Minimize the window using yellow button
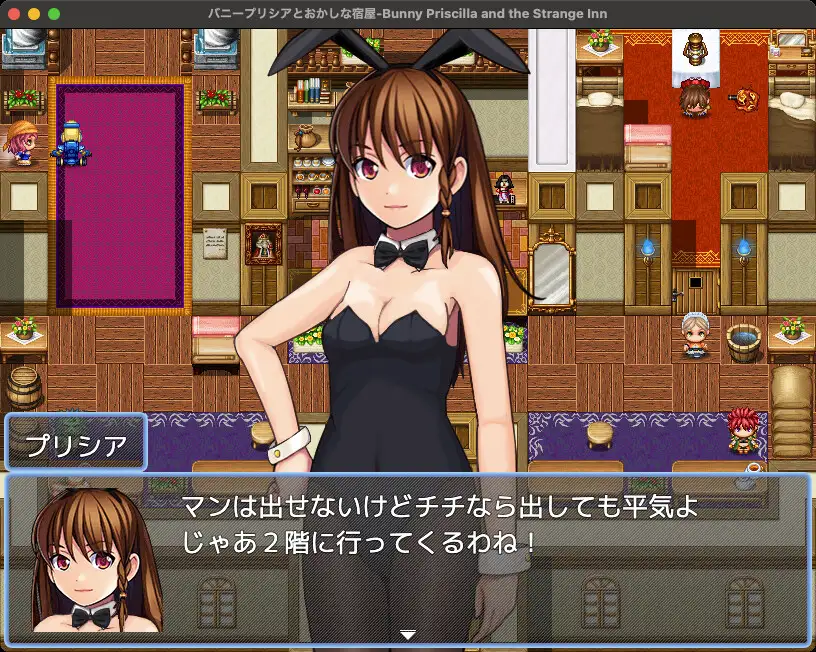The width and height of the screenshot is (816, 652). tap(34, 14)
